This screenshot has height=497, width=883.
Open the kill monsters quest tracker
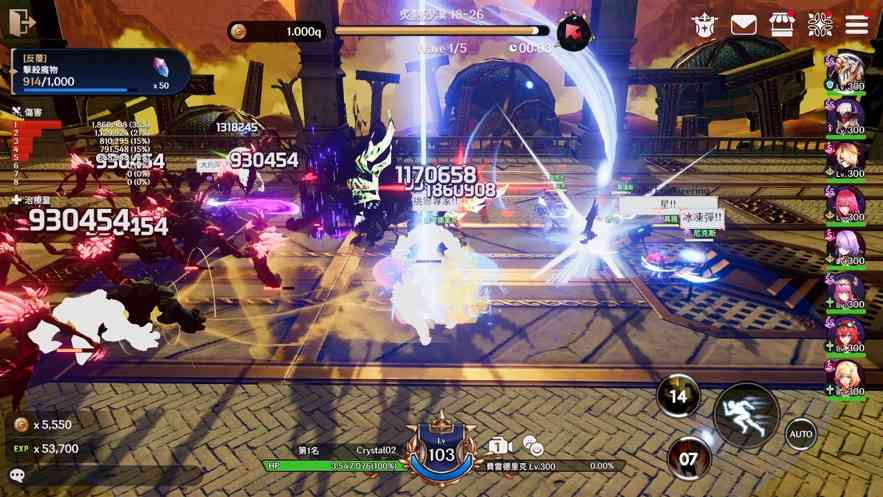click(x=100, y=72)
